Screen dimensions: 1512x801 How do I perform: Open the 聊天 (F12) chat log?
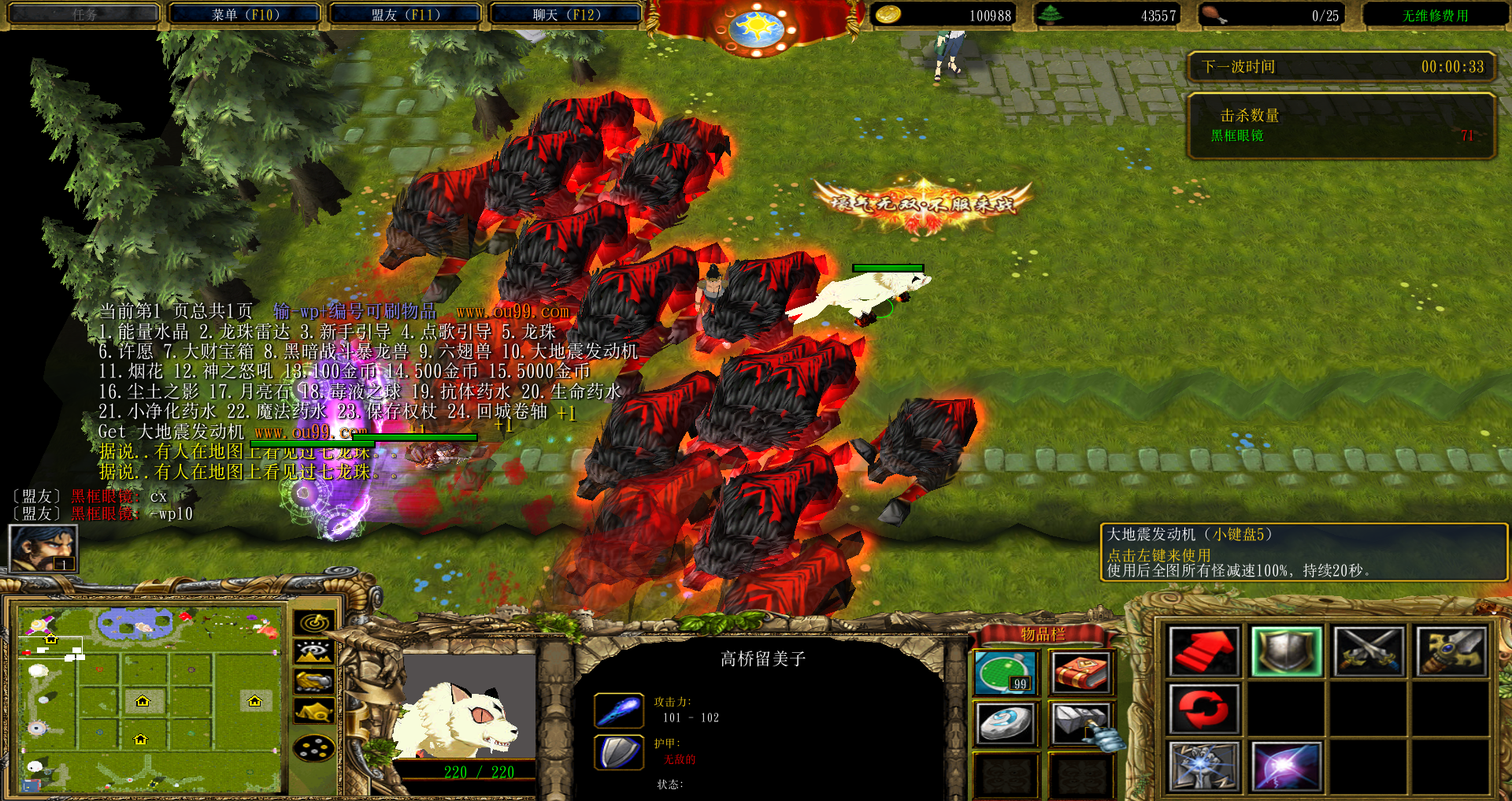[x=565, y=14]
